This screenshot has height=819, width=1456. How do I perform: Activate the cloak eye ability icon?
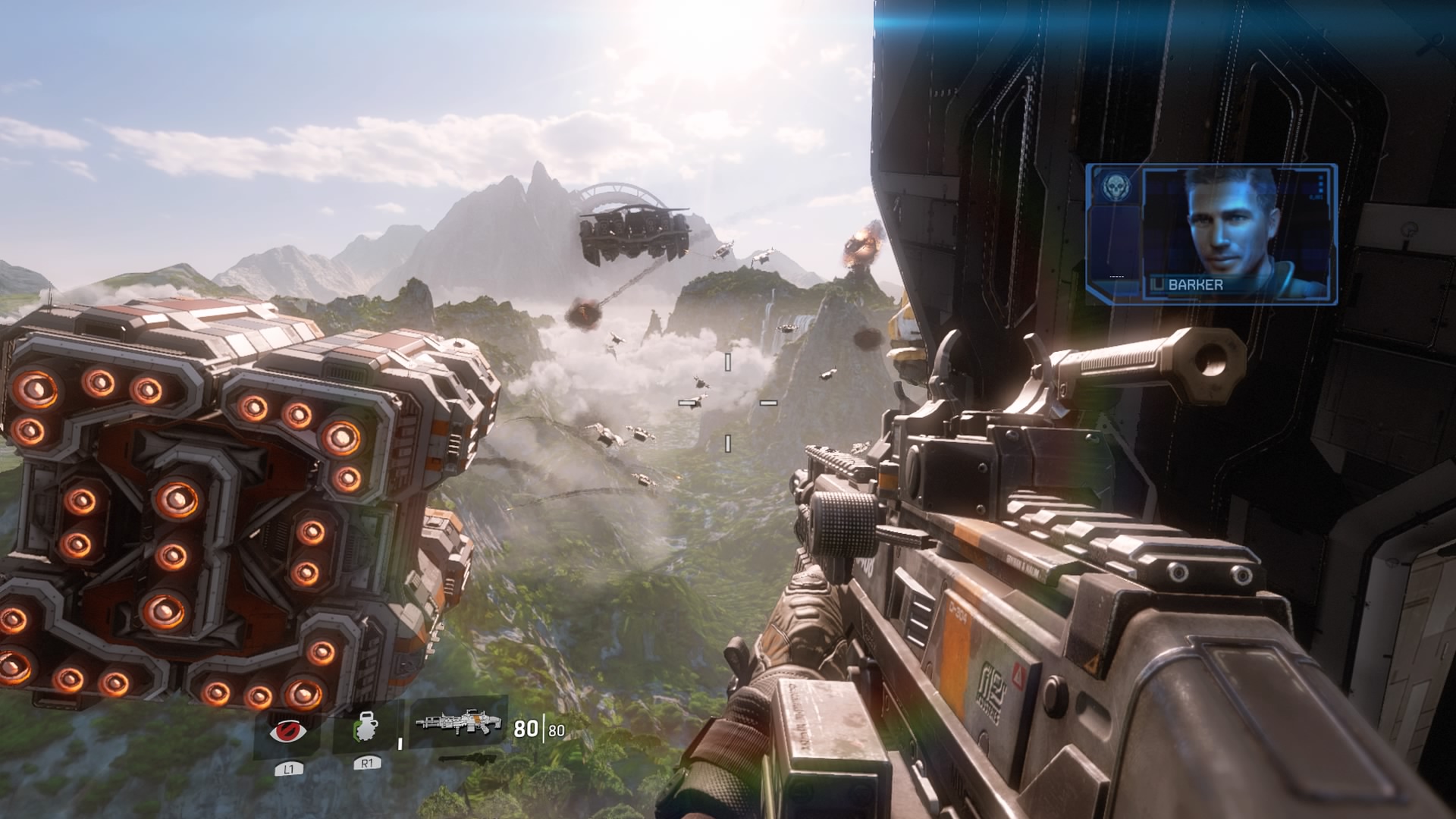pos(289,732)
